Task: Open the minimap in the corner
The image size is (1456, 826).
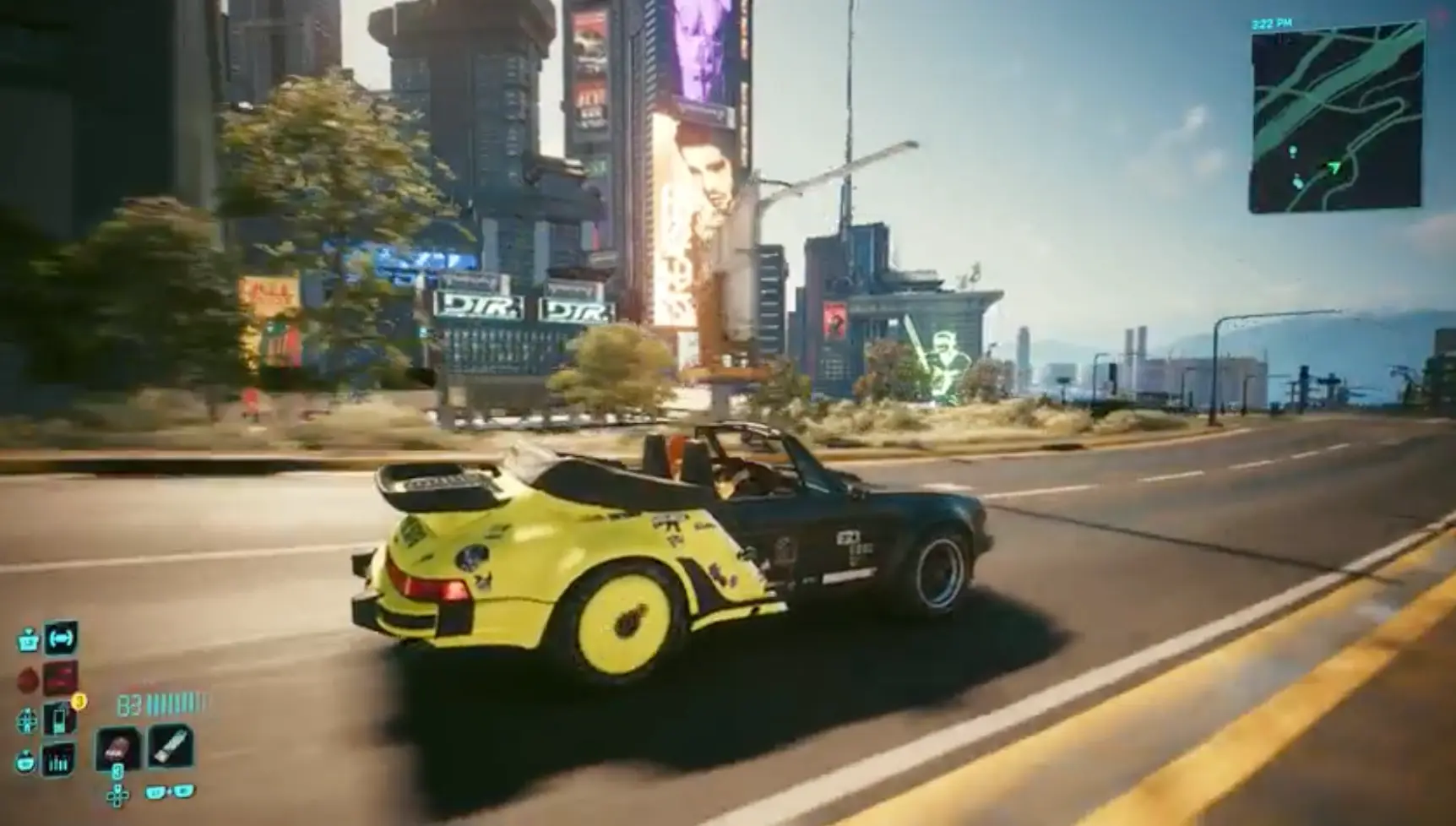Action: pyautogui.click(x=1336, y=118)
